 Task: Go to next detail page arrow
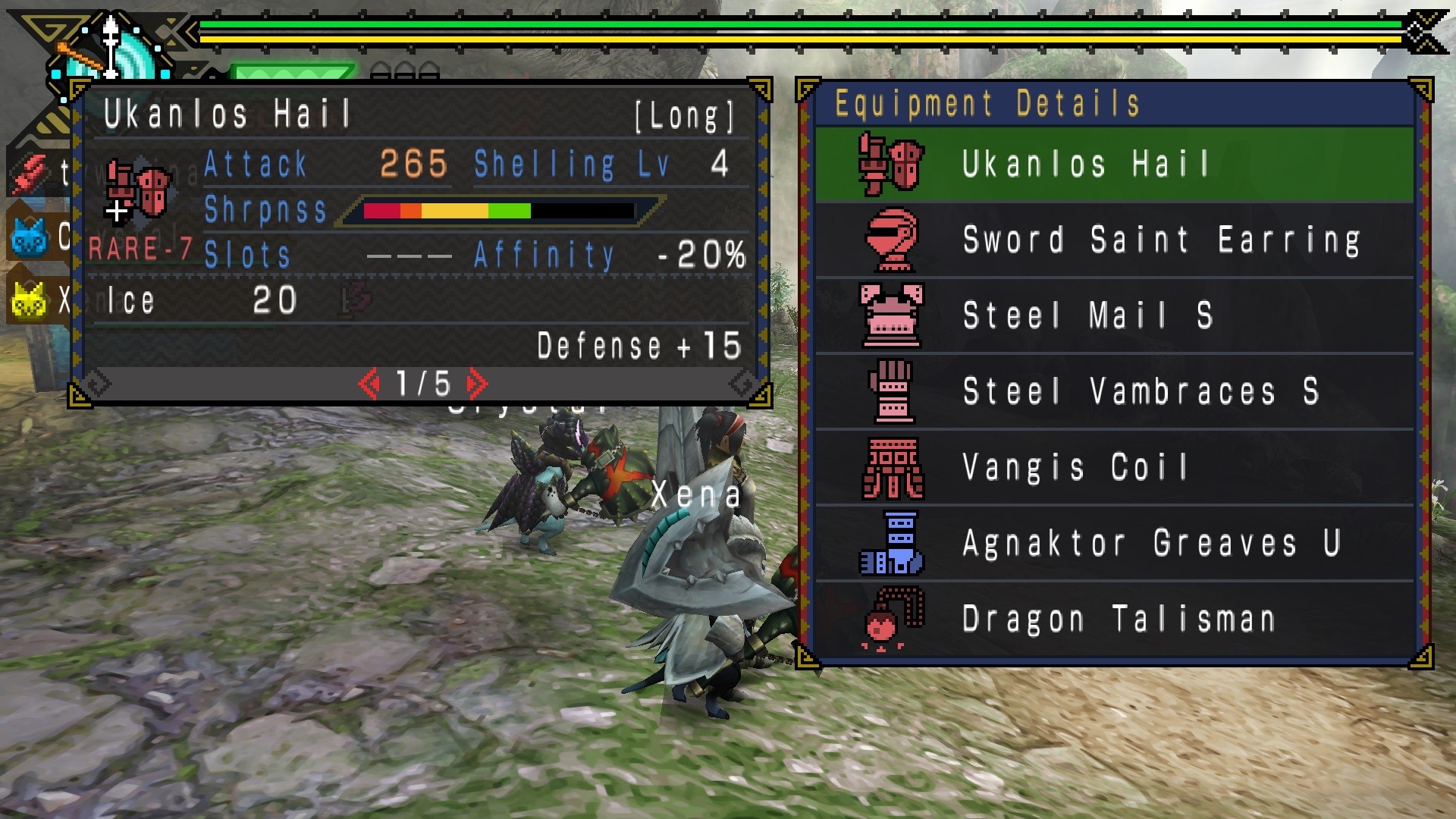(x=478, y=384)
